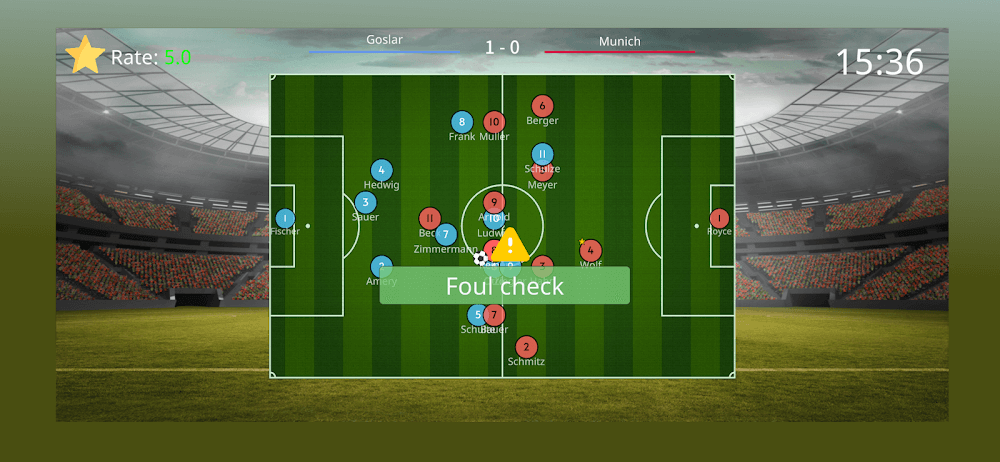Select blue number 8 player Frank
This screenshot has height=462, width=1000.
pos(461,122)
